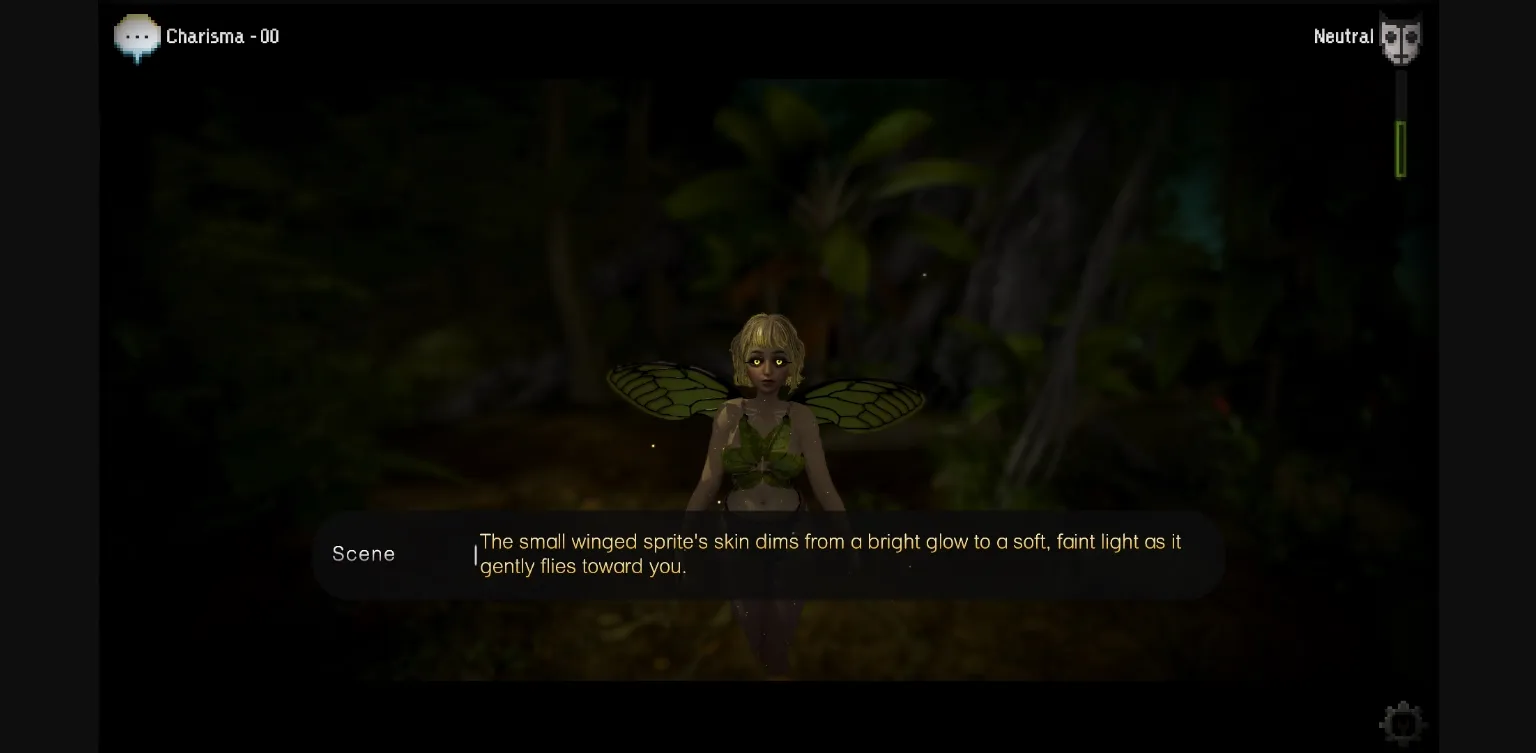Image resolution: width=1536 pixels, height=753 pixels.
Task: Advance the scene narration text
Action: point(830,554)
